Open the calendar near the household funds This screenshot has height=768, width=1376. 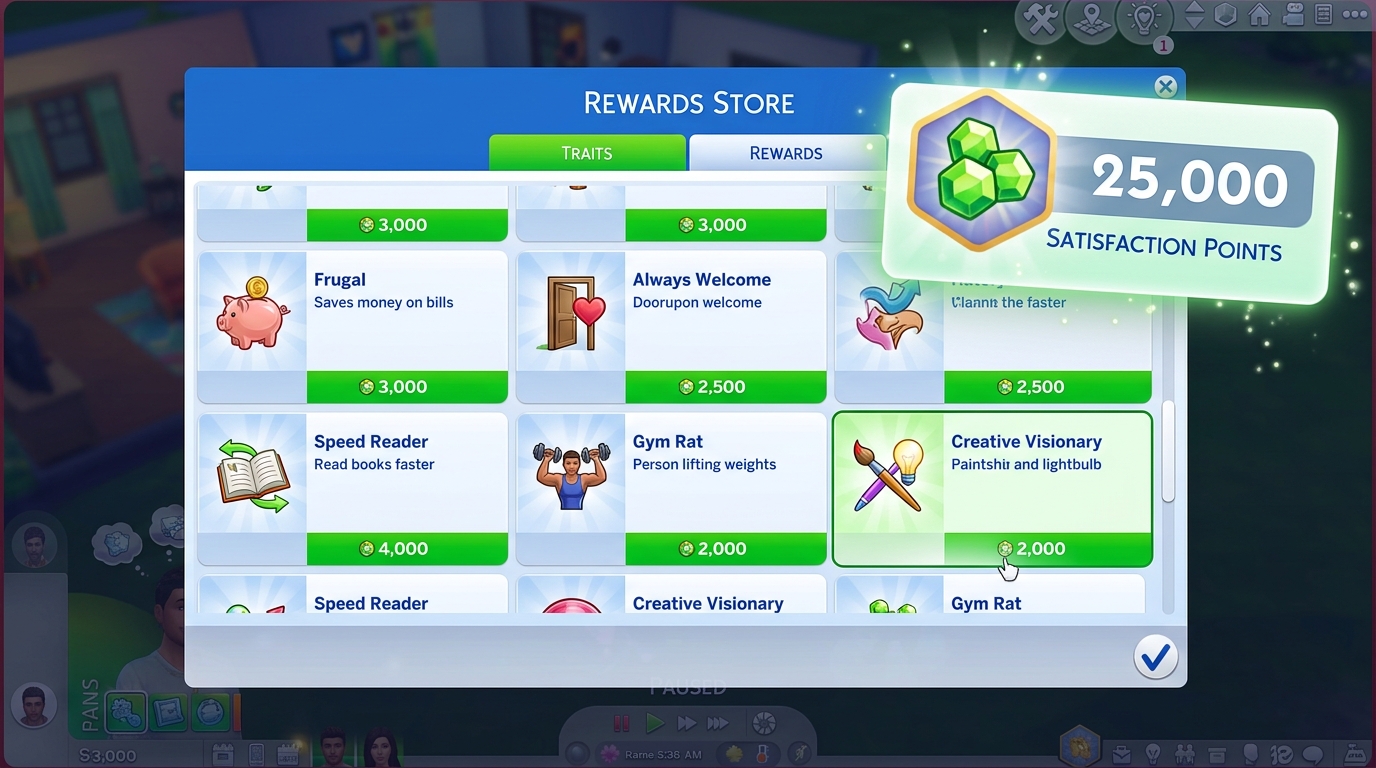(x=288, y=753)
